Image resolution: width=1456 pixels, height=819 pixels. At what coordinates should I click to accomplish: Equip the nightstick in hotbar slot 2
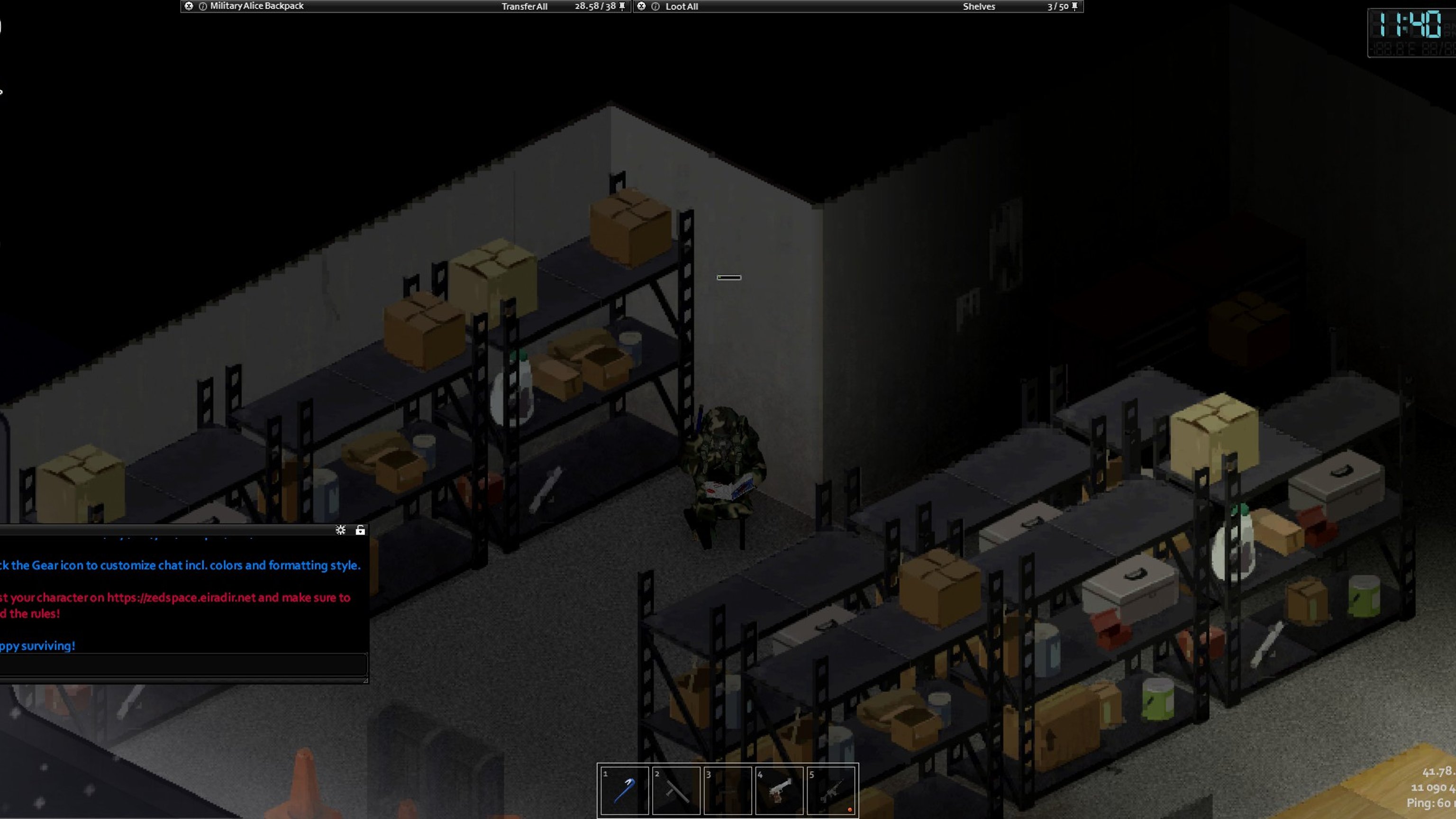click(676, 790)
